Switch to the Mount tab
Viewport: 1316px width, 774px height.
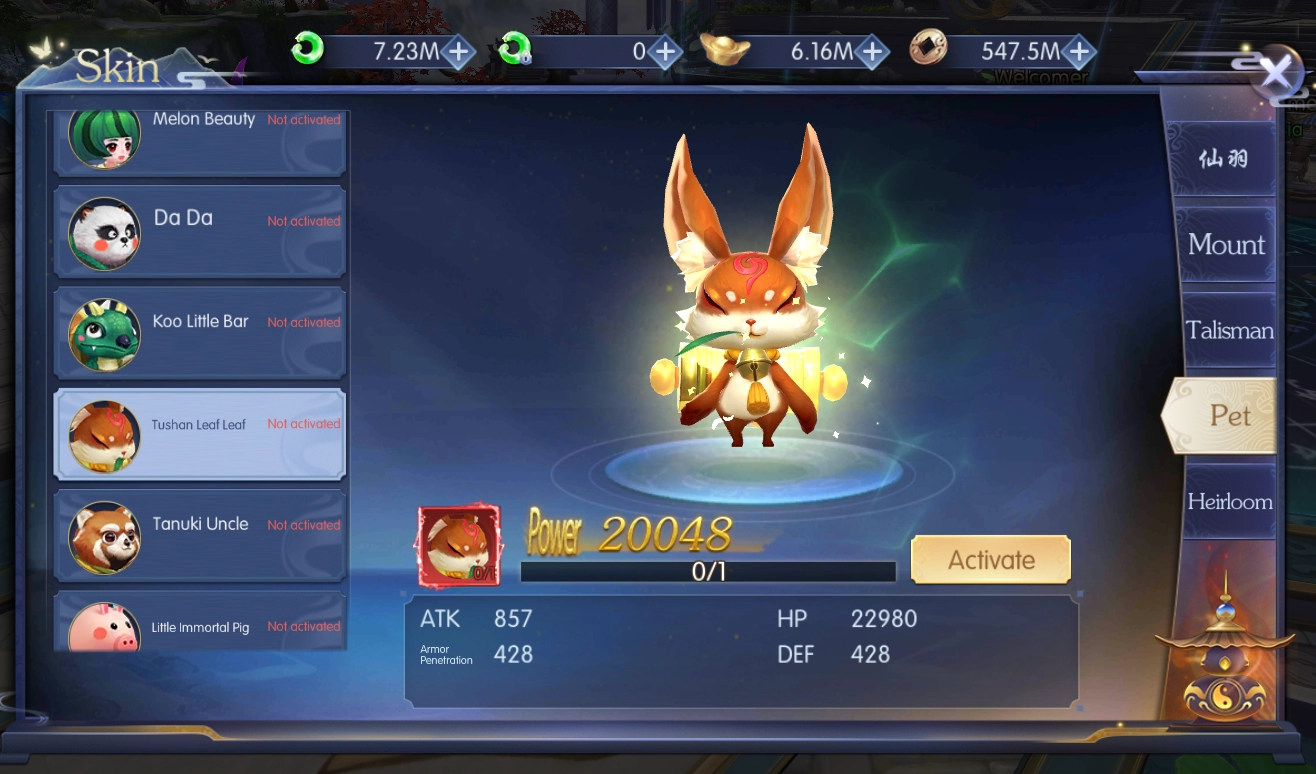(x=1226, y=245)
